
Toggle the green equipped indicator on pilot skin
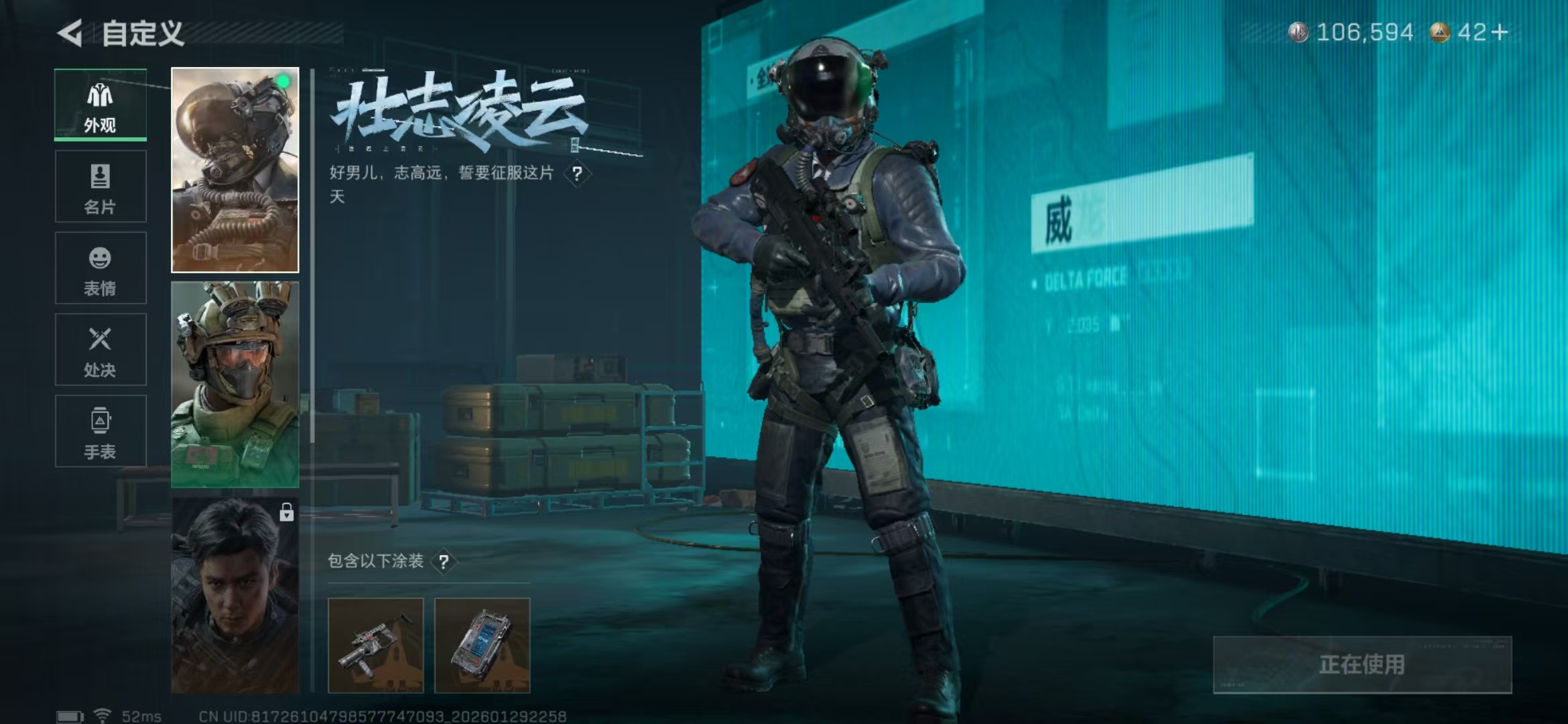[282, 82]
